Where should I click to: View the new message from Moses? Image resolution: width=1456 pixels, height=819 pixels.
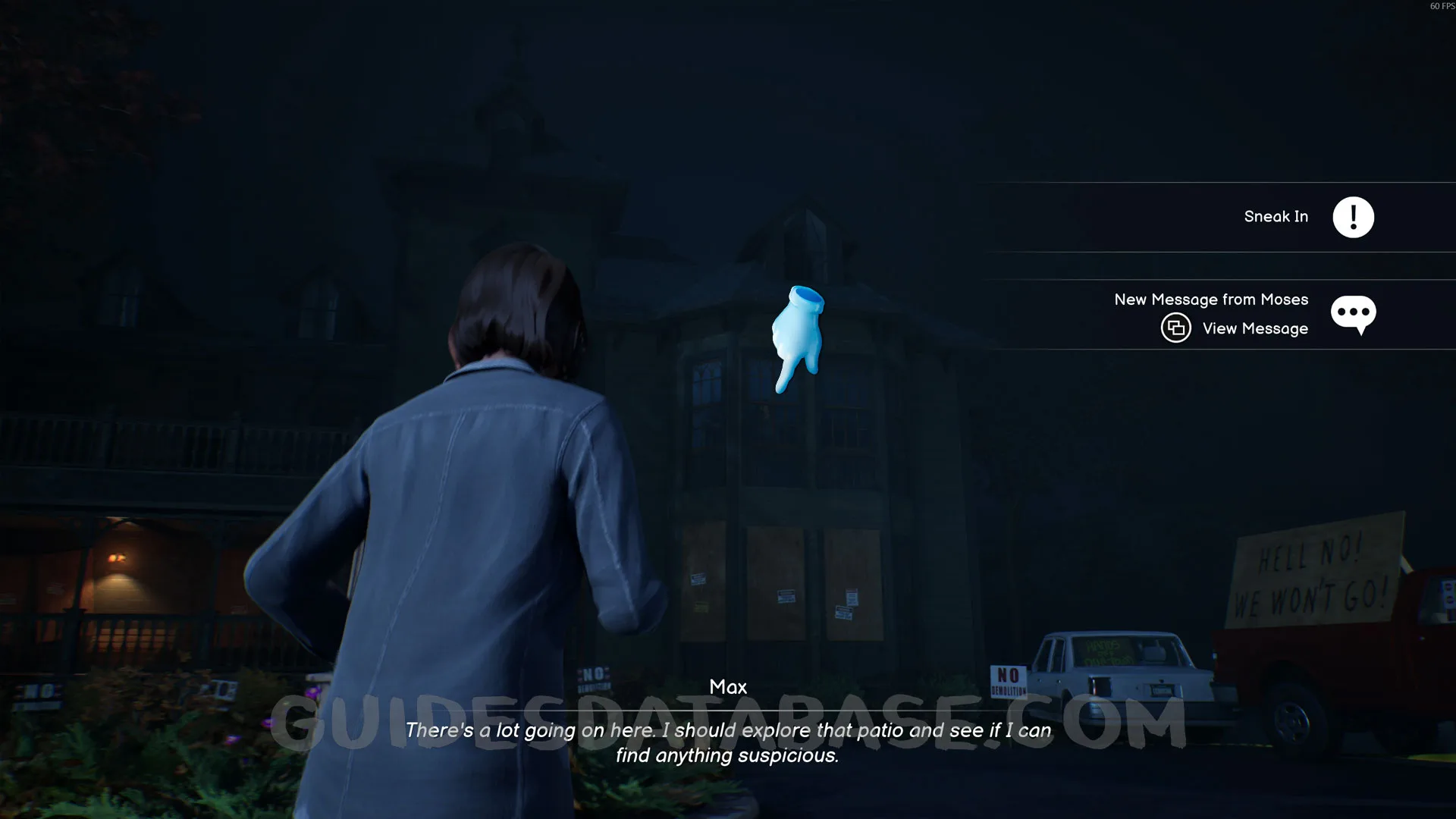click(1254, 328)
